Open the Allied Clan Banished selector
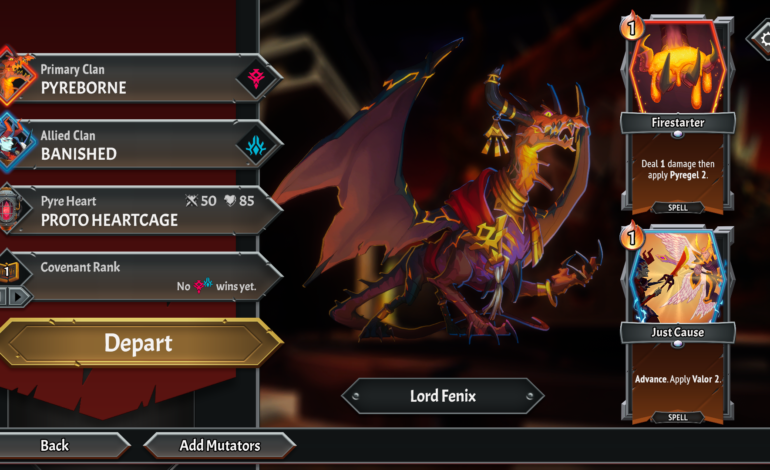The image size is (770, 470). click(x=140, y=145)
